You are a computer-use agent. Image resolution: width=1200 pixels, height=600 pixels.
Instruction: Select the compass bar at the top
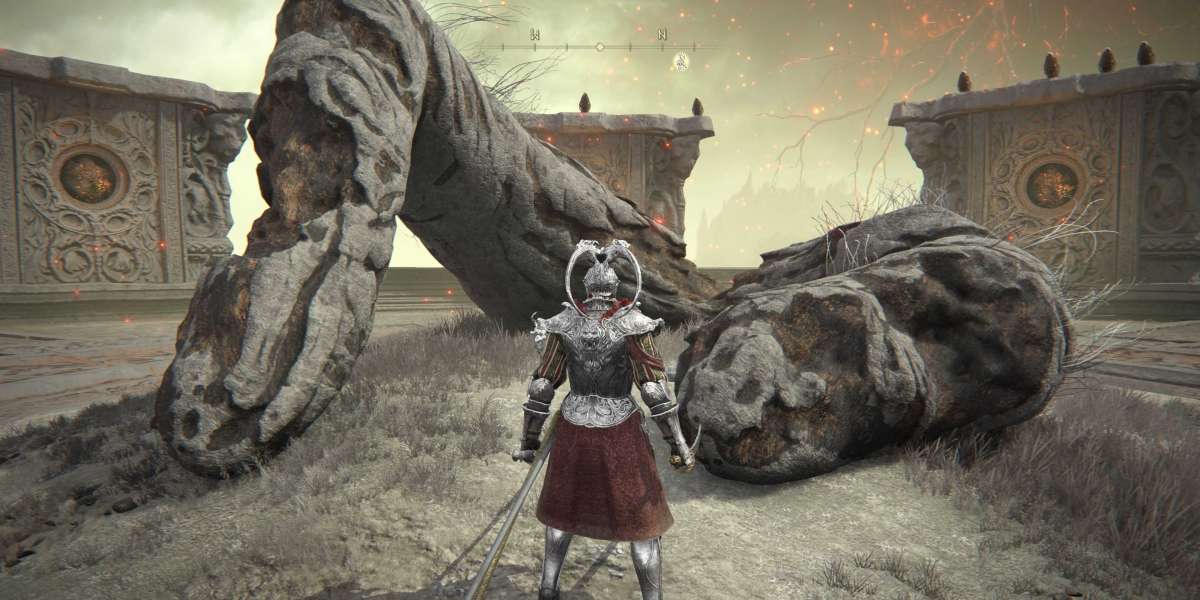click(x=600, y=45)
